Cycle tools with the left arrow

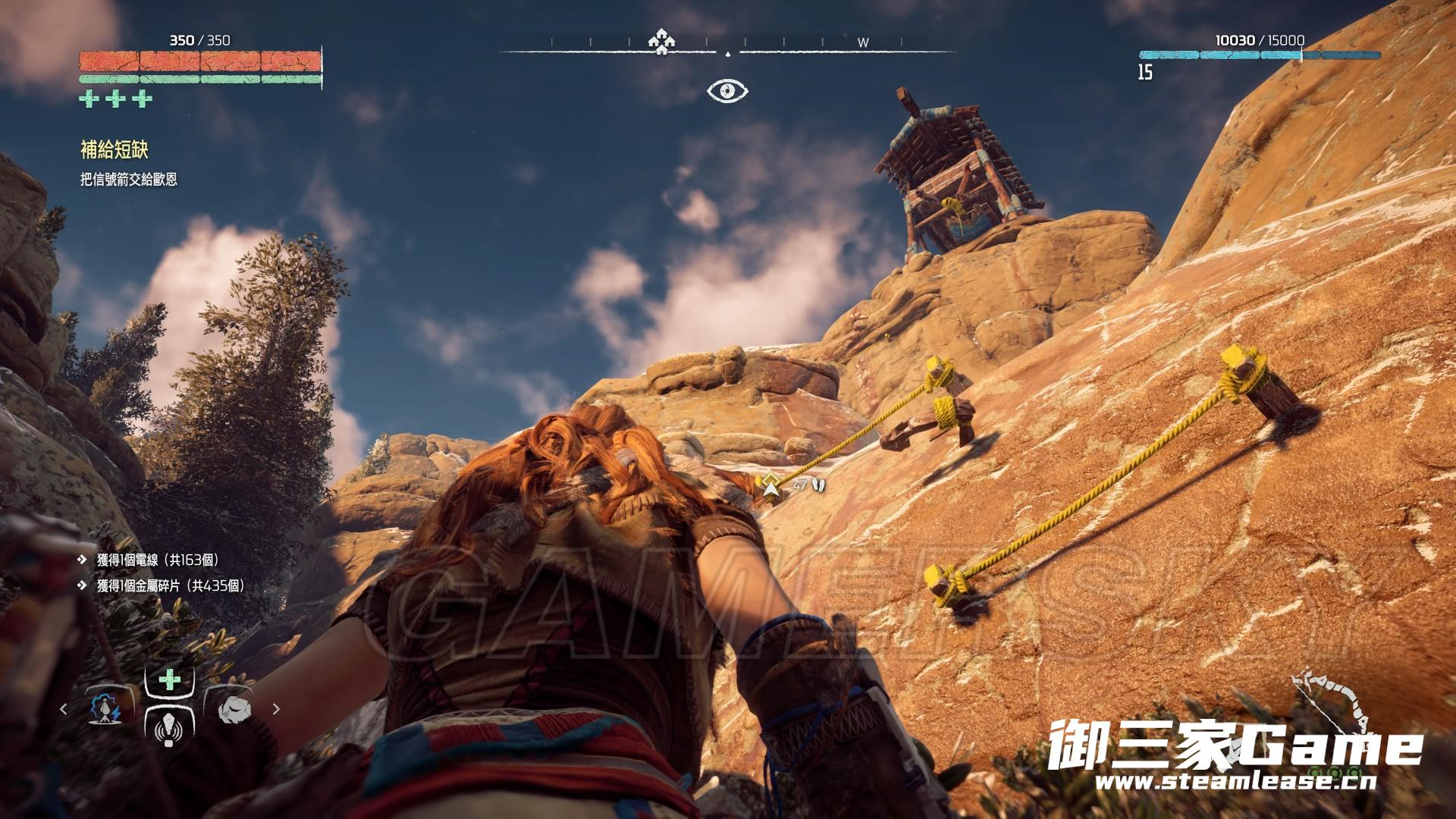[64, 709]
